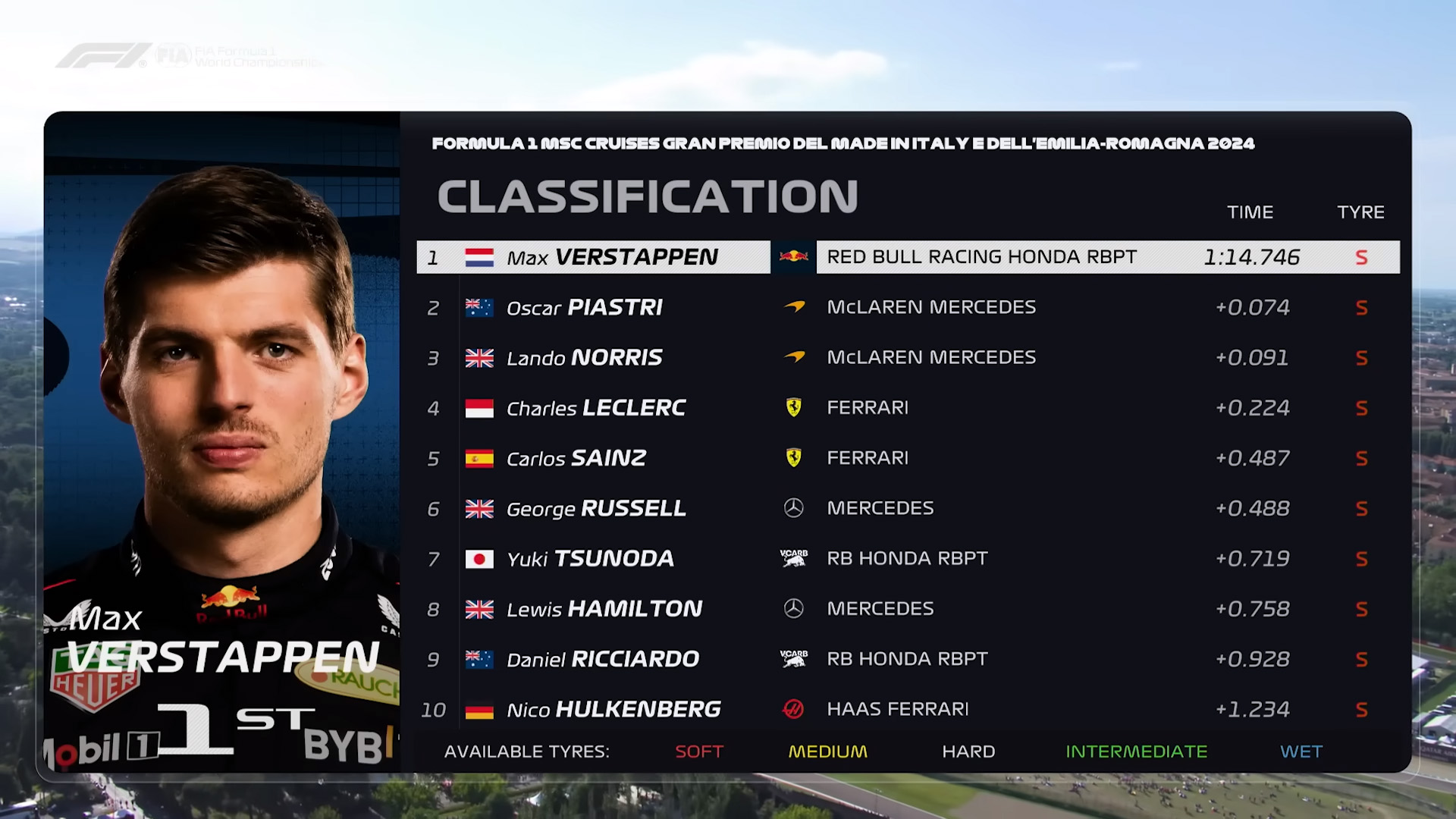Choose the HARD tyre legend entry
Viewport: 1456px width, 819px height.
tap(968, 752)
